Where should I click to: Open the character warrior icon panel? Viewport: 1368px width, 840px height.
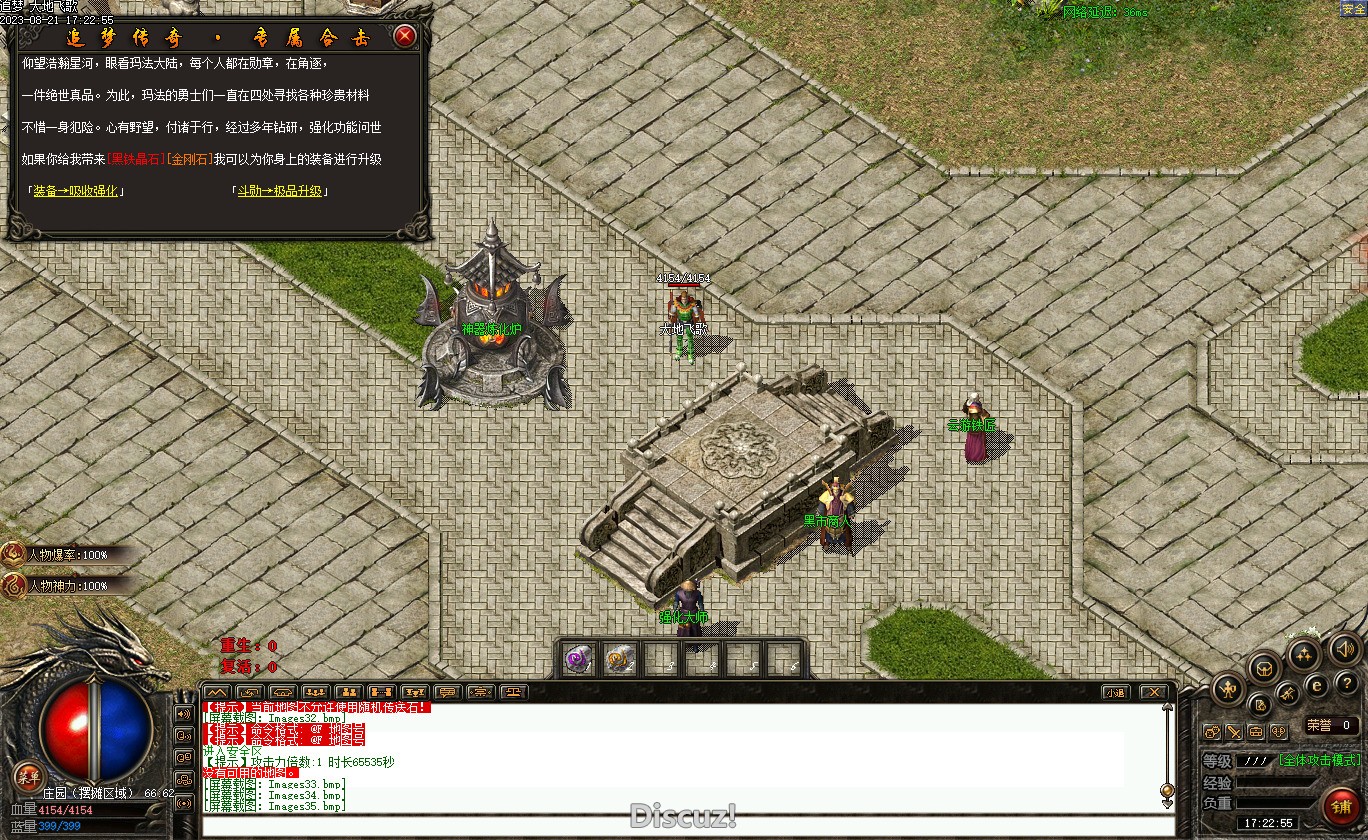click(1227, 688)
